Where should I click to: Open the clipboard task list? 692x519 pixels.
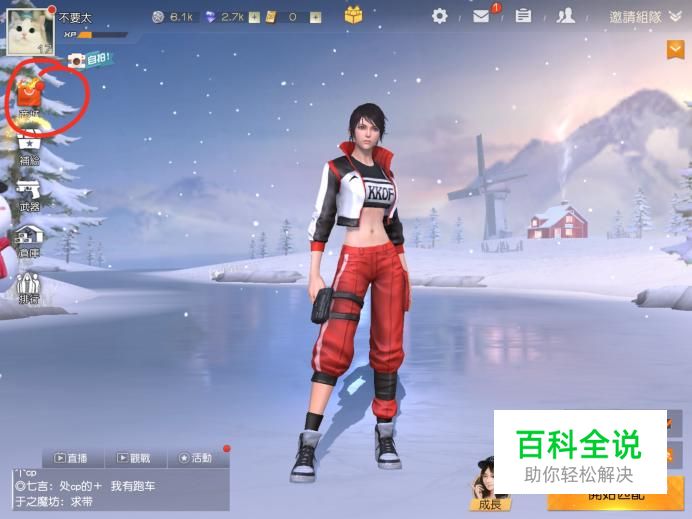[523, 16]
